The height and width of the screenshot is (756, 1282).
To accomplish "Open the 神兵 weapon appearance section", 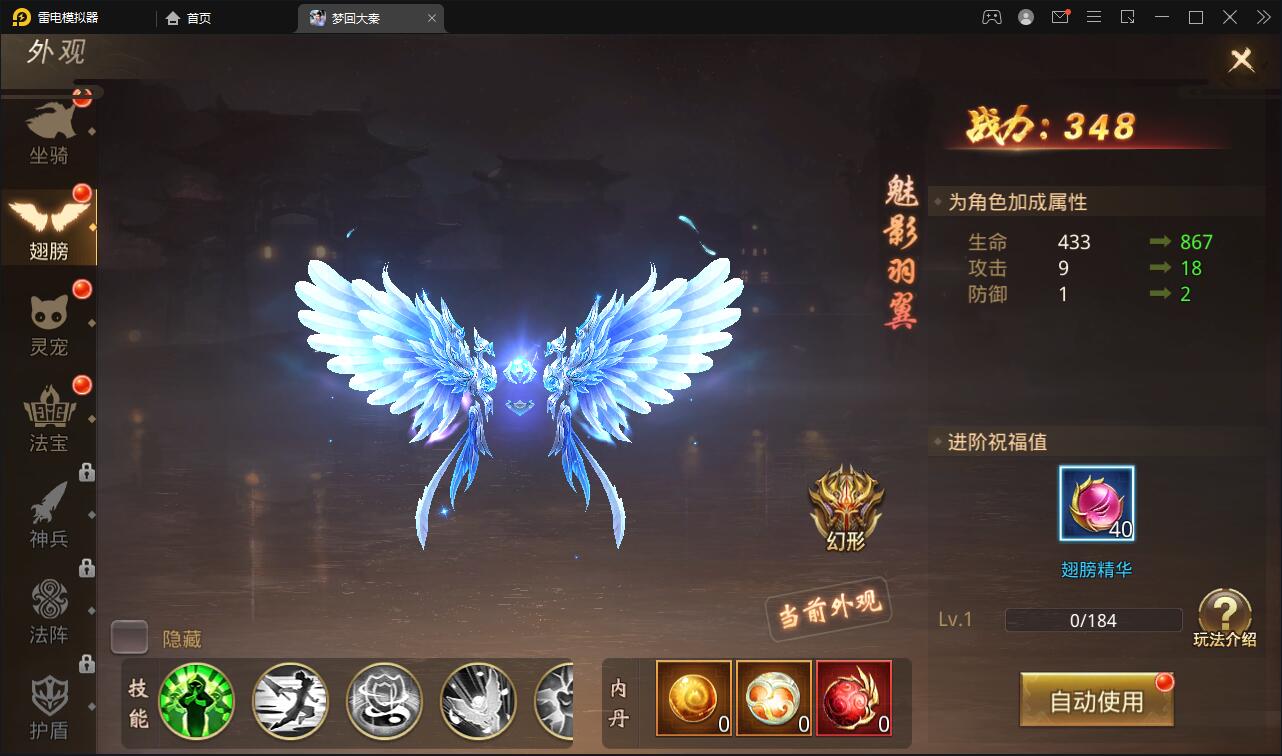I will tap(50, 512).
